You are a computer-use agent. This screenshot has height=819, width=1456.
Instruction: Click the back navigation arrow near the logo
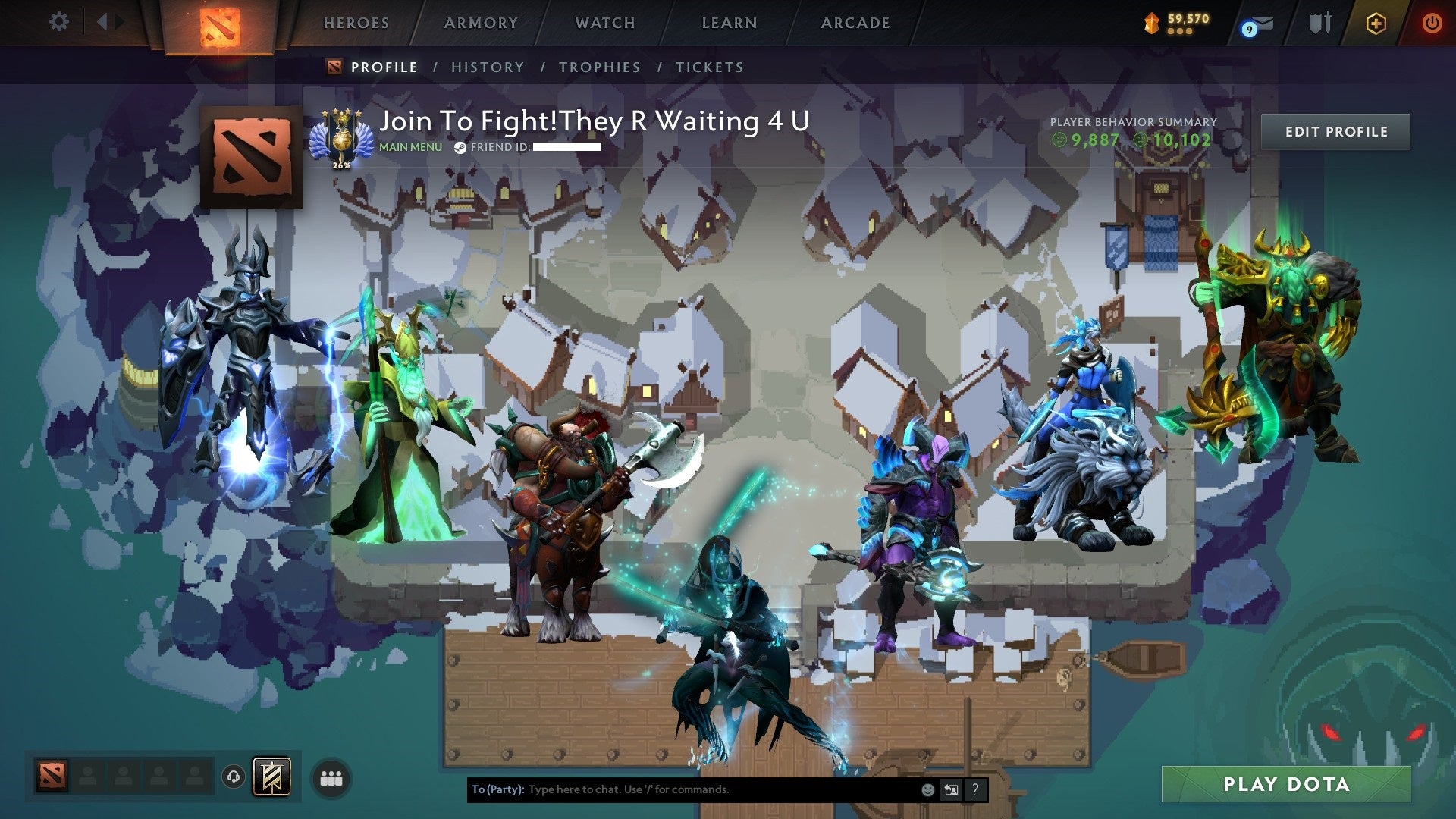(x=103, y=20)
